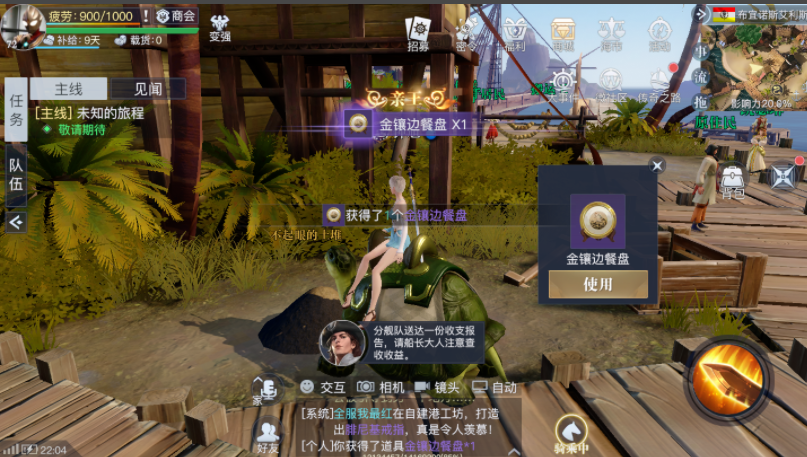Open the 招募 recruitment menu
The height and width of the screenshot is (457, 807).
[x=419, y=33]
